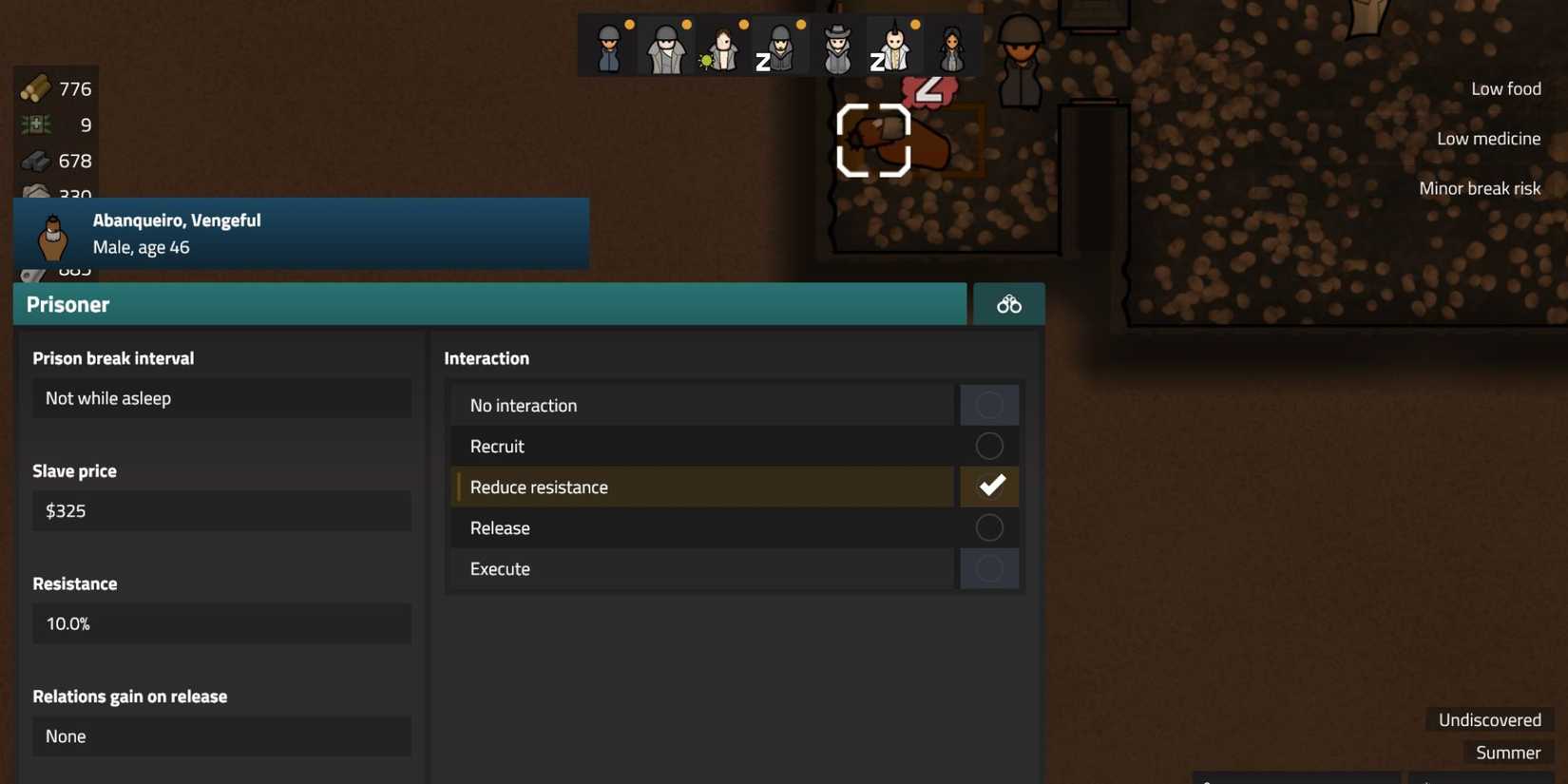
Task: Select the sleeping mohawk colonist marked with Z
Action: (x=893, y=45)
